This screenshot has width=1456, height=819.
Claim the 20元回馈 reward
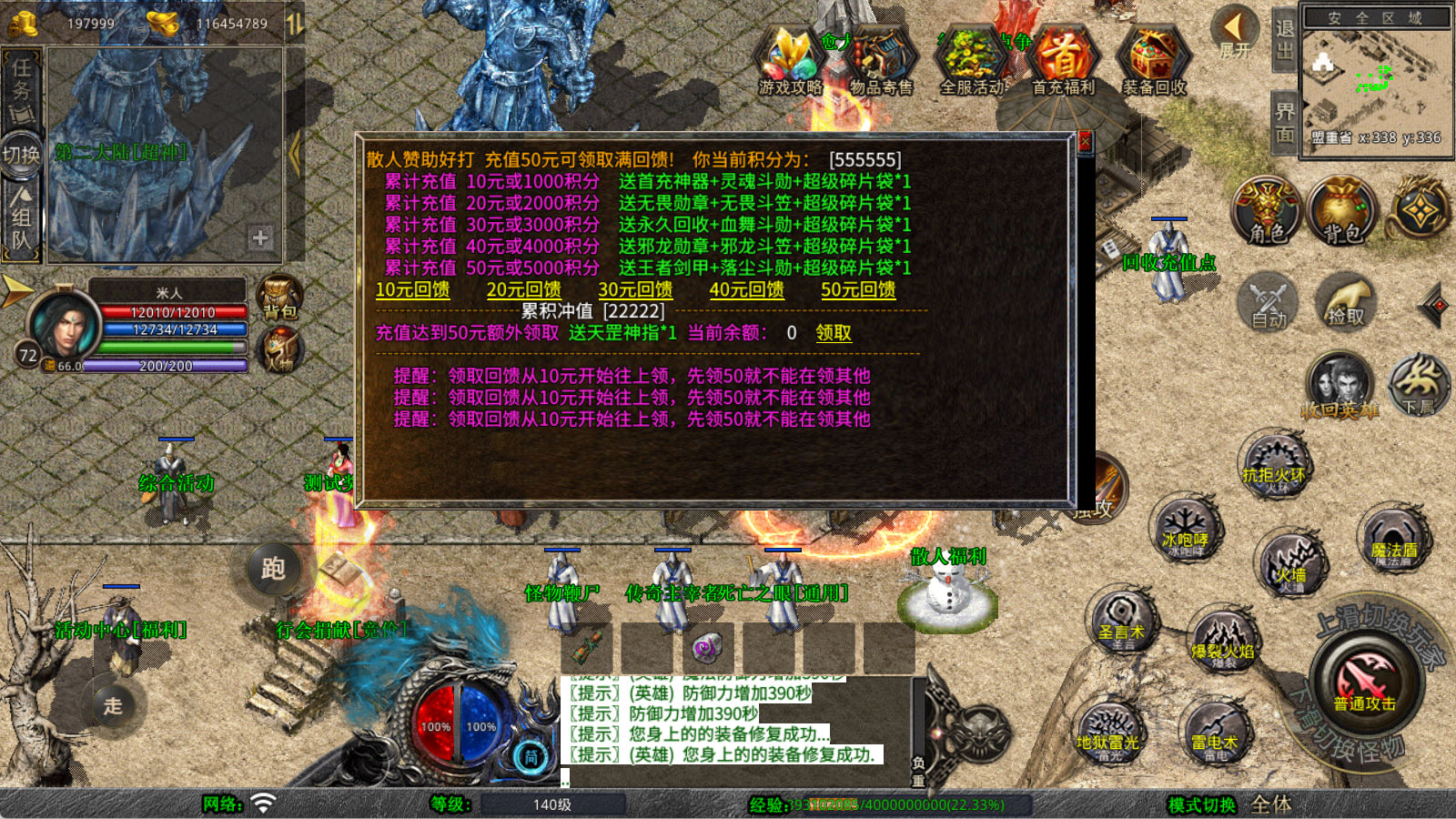click(x=523, y=289)
